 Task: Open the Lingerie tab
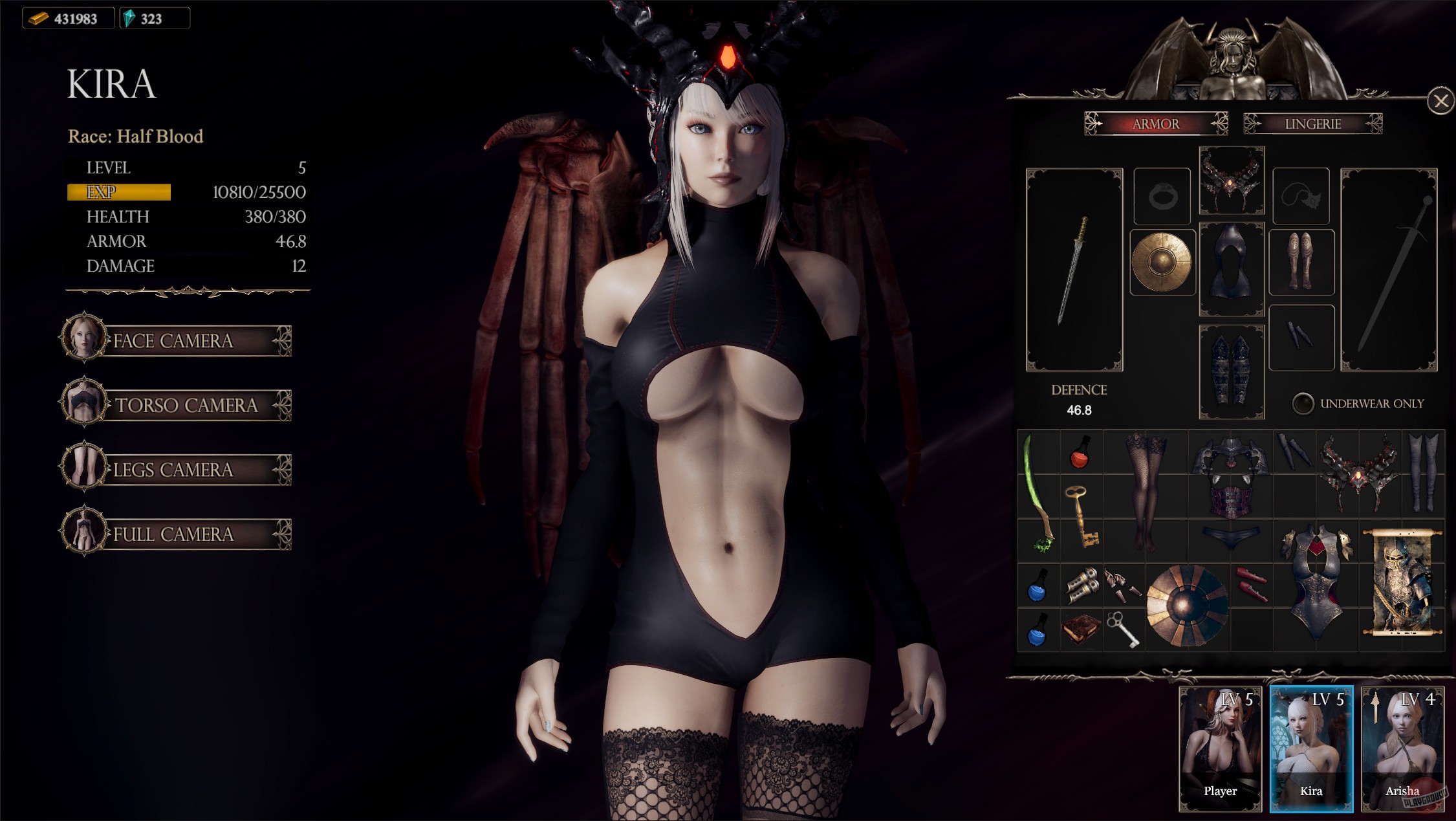coord(1312,124)
